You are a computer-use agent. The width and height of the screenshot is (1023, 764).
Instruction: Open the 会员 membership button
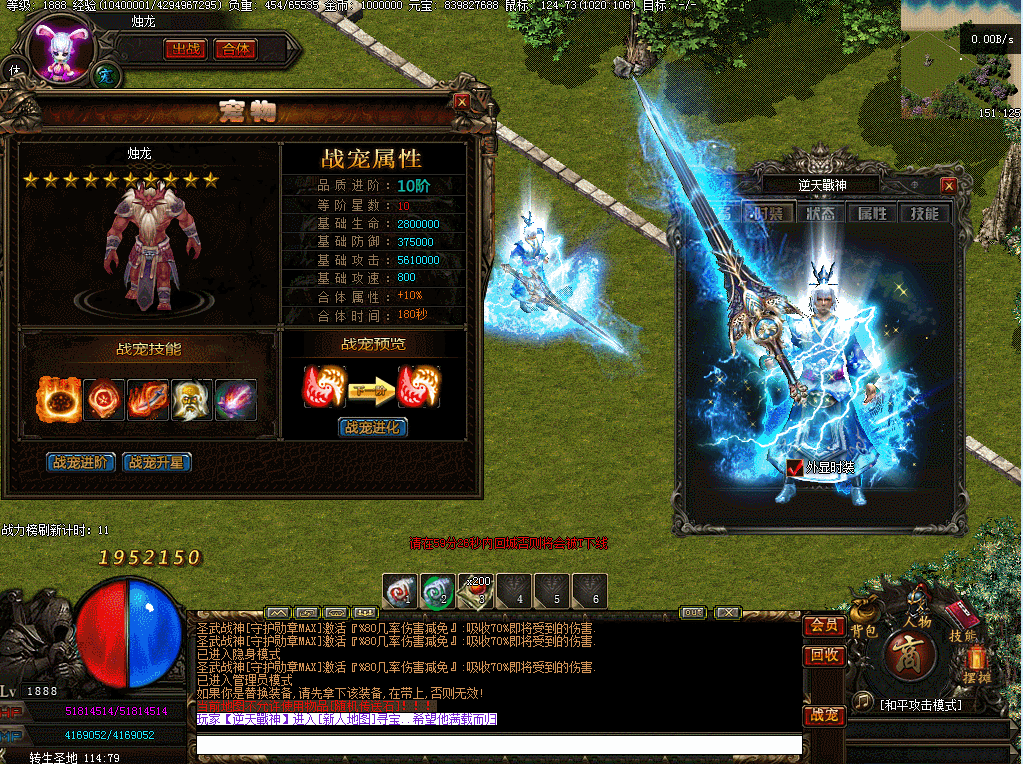(x=823, y=626)
